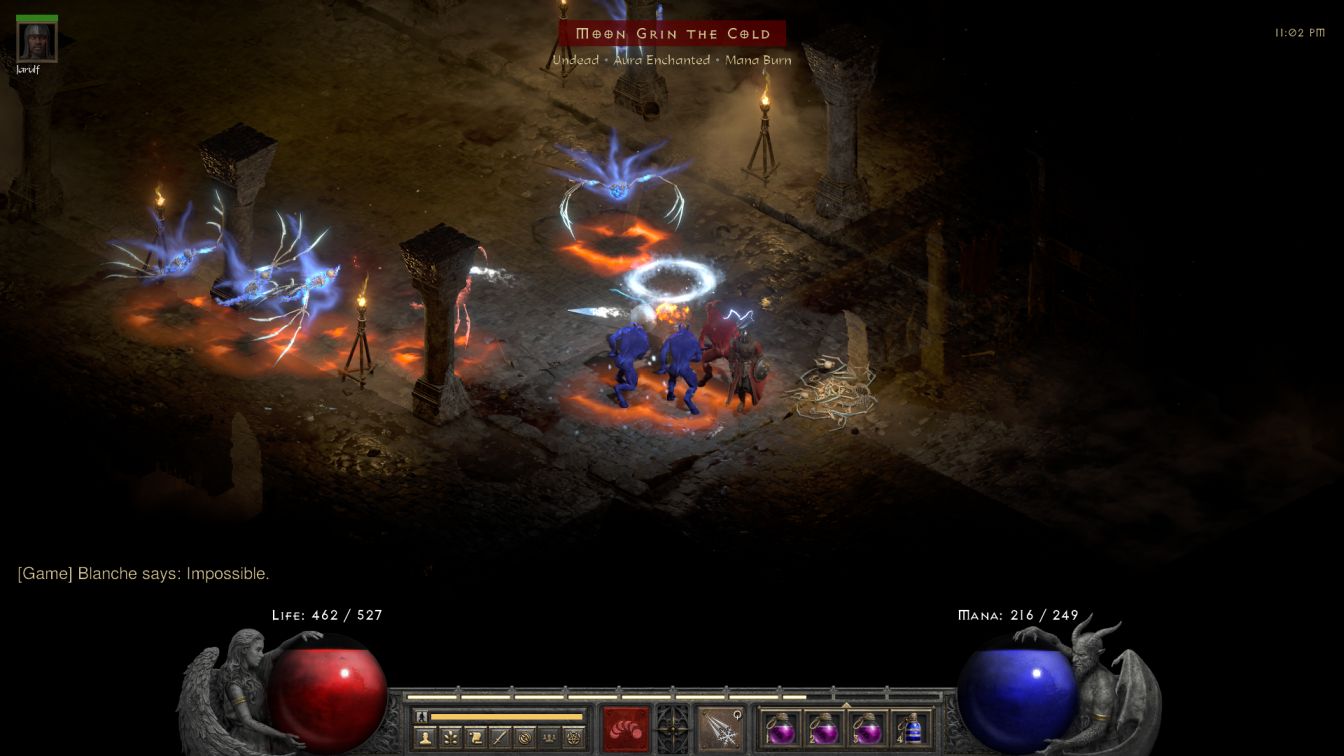Screen dimensions: 1344x756
Task: Open game menu via pentagram button
Action: pos(572,738)
